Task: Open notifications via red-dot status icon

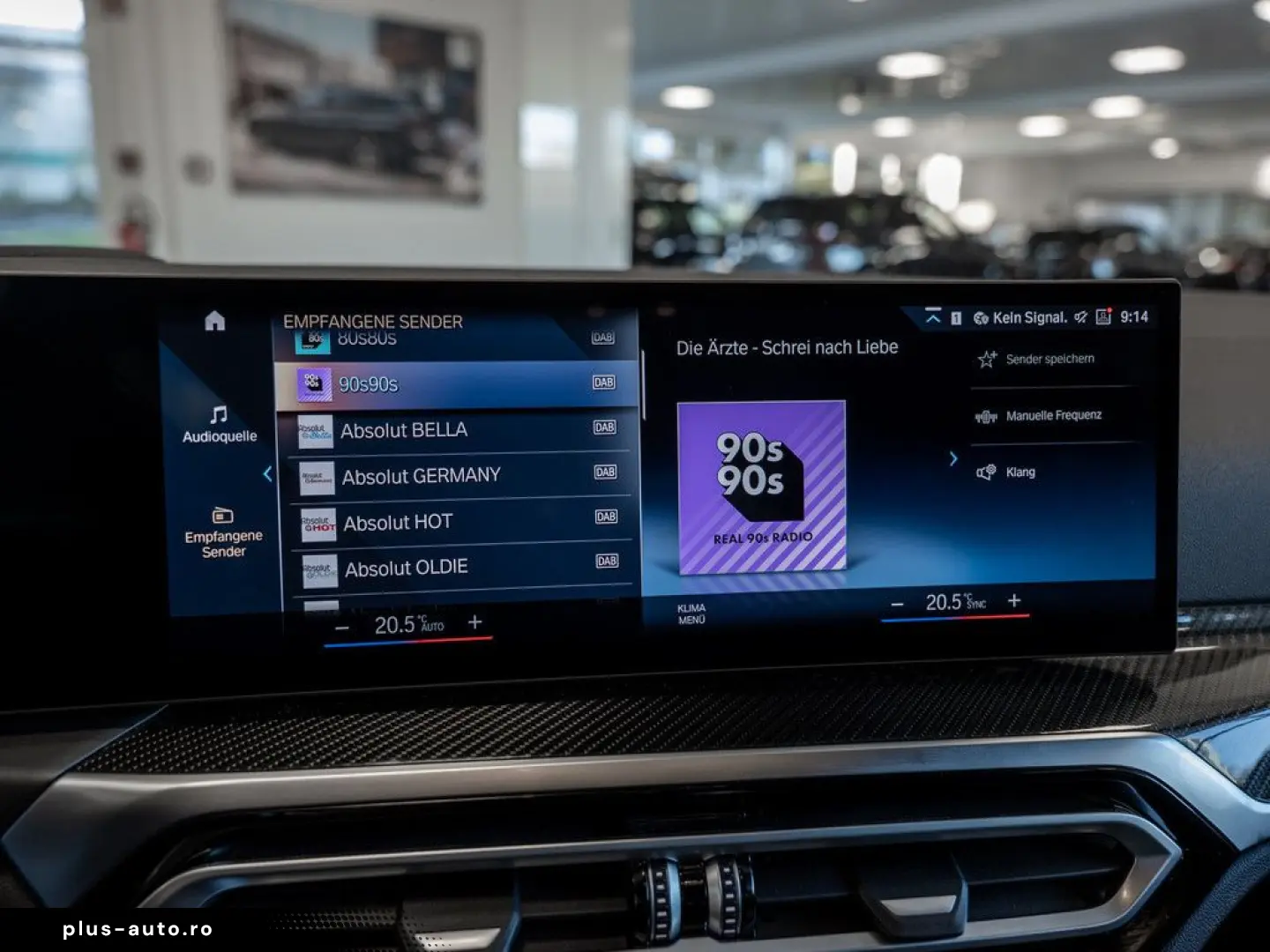Action: tap(1104, 317)
